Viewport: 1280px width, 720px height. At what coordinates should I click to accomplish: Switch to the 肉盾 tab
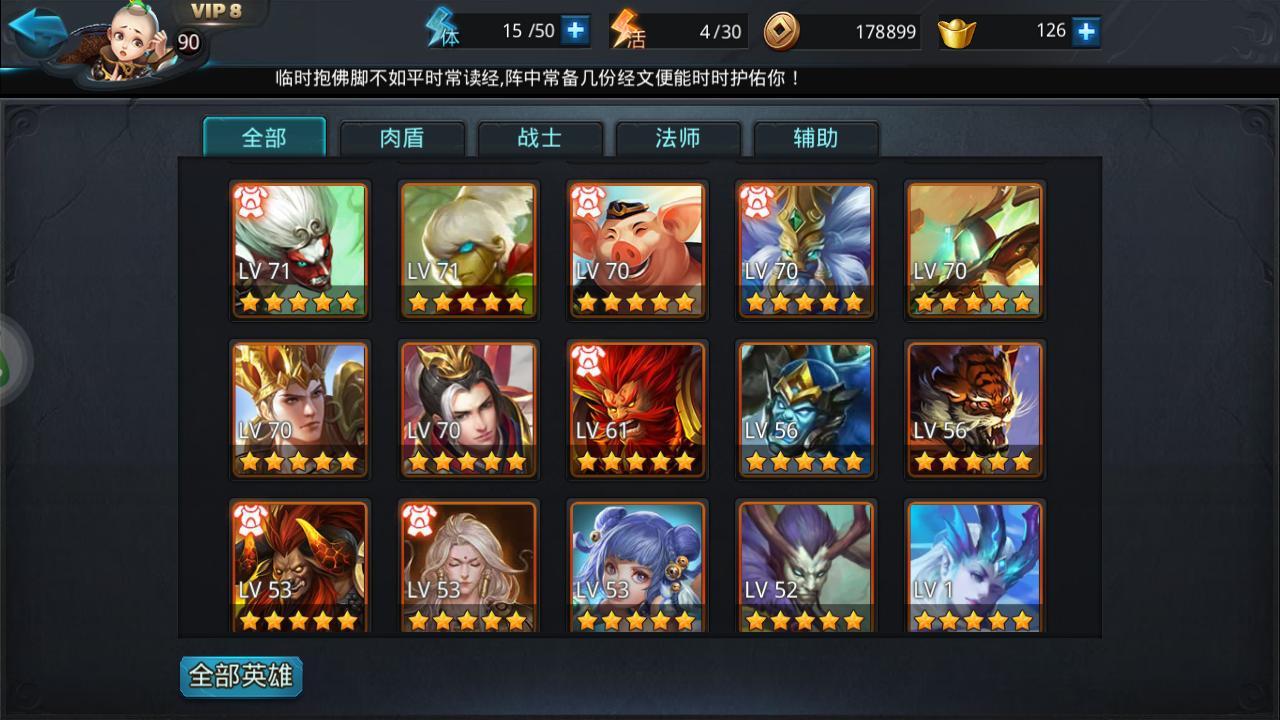click(x=403, y=140)
